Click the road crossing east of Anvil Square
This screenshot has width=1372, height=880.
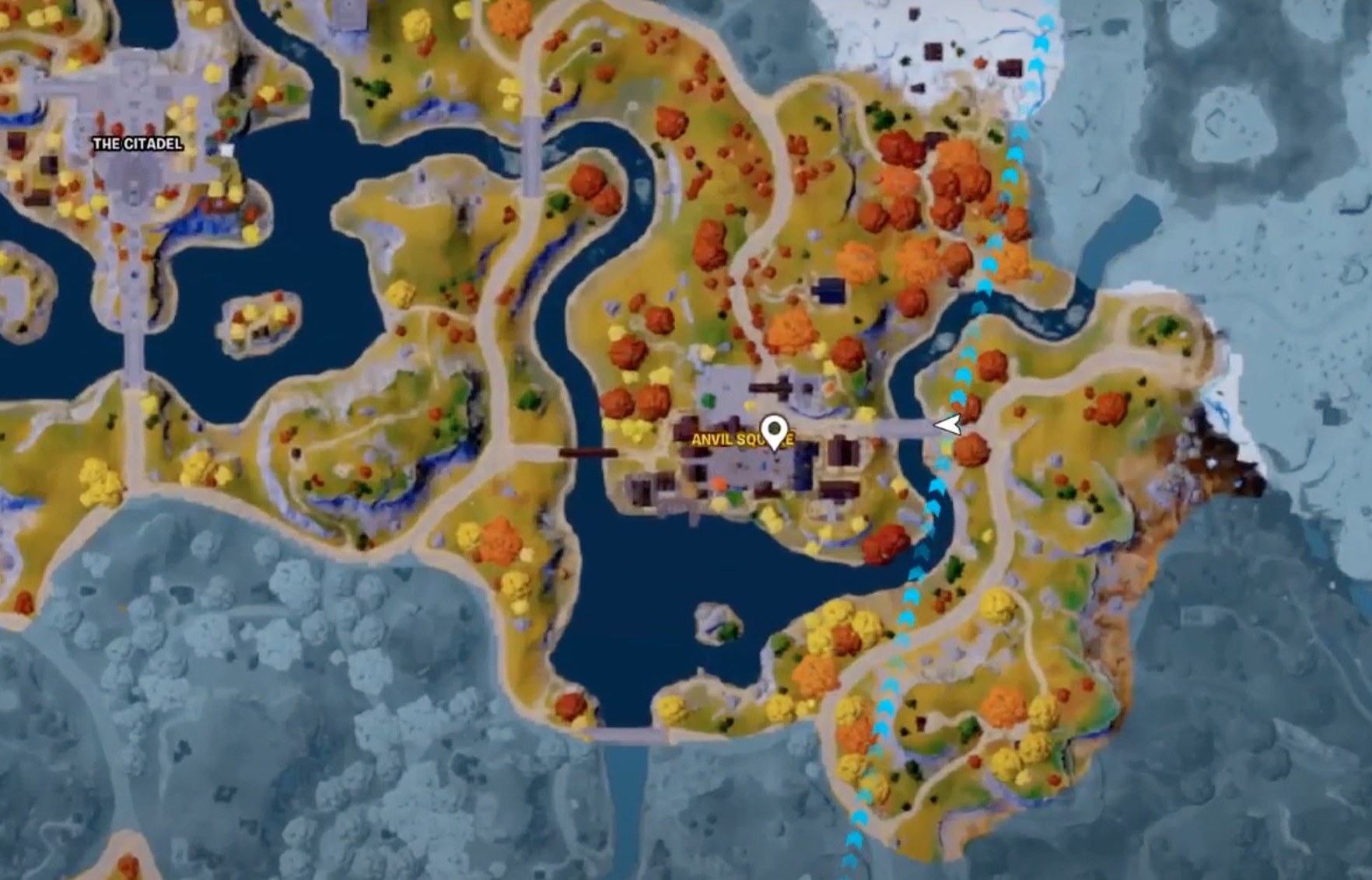click(x=906, y=428)
